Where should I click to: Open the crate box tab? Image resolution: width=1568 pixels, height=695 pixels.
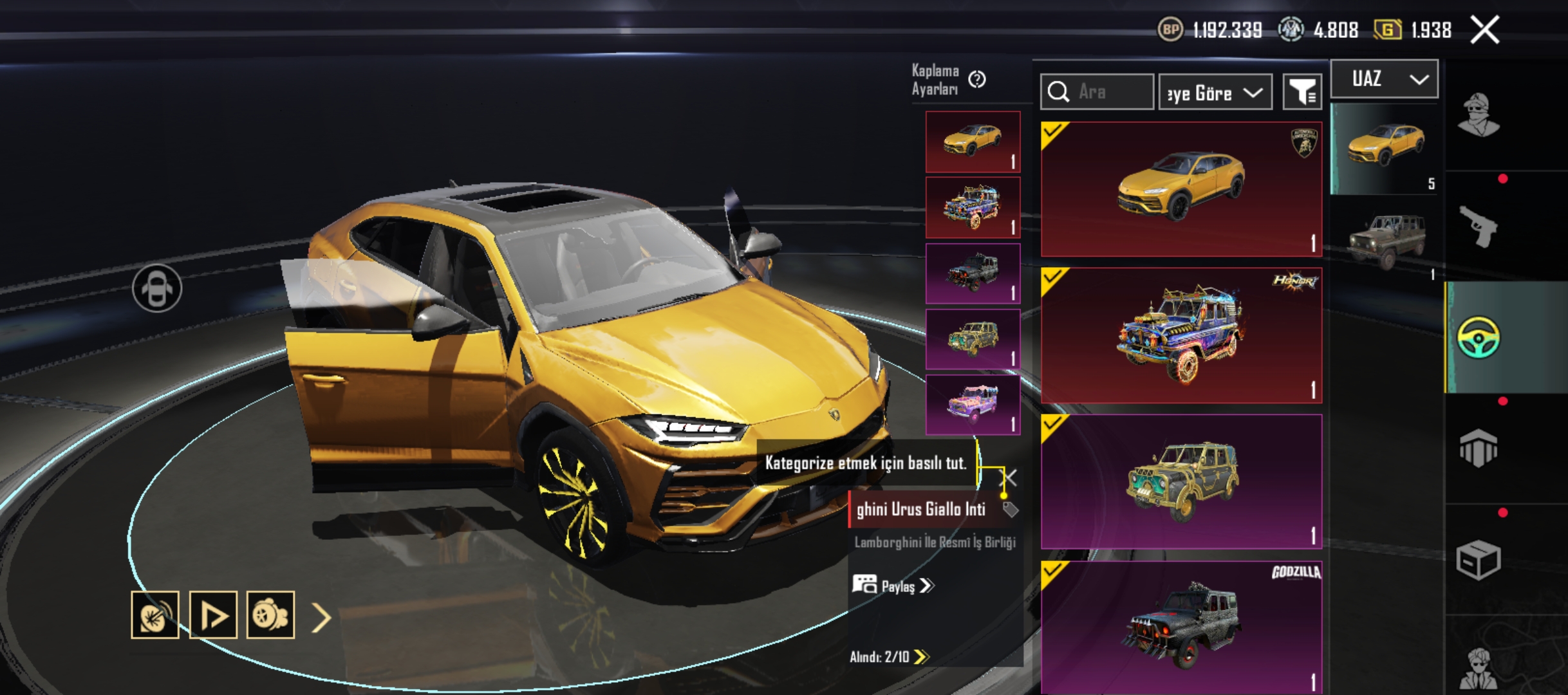pyautogui.click(x=1478, y=560)
